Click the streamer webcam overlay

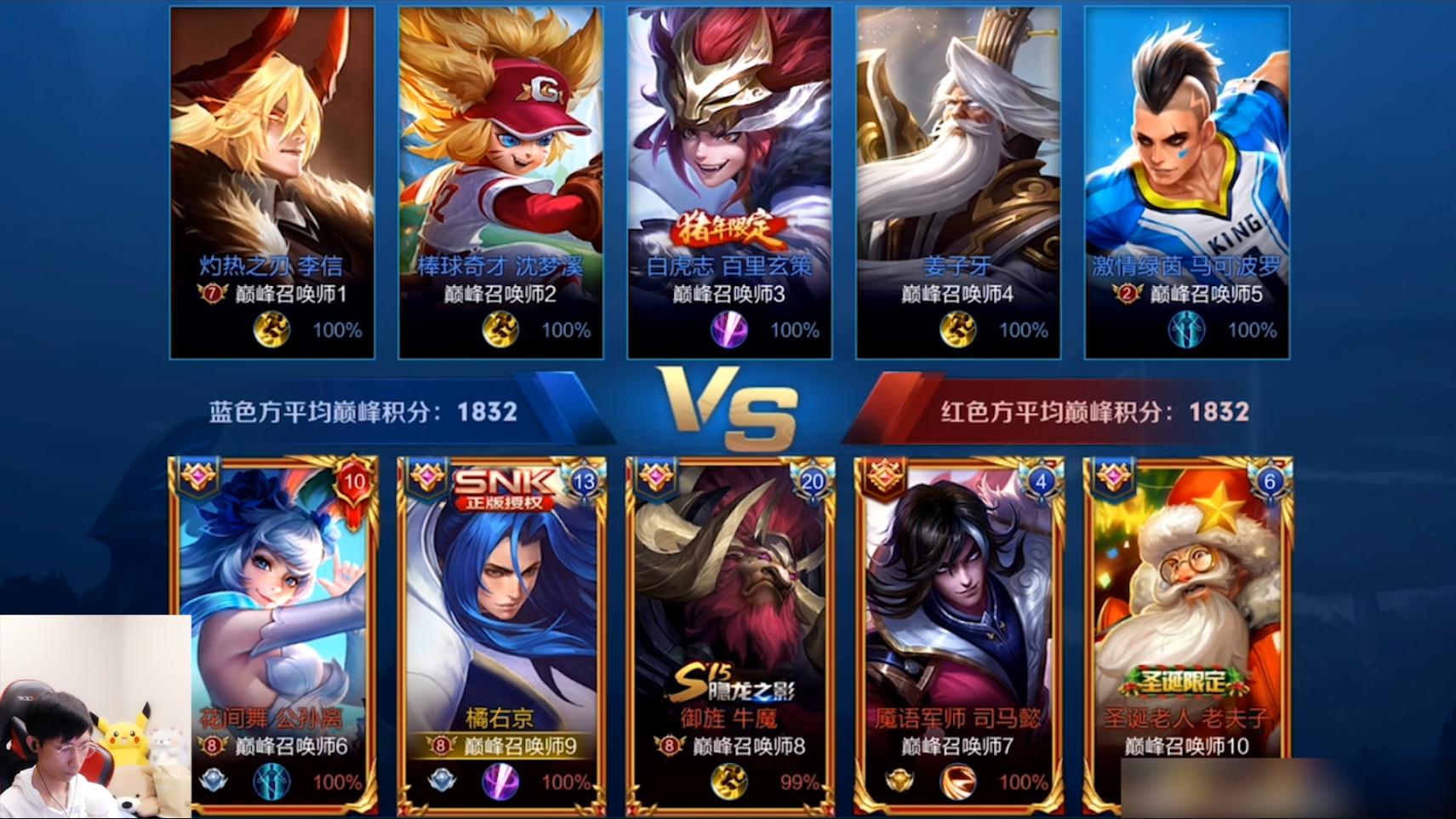click(x=95, y=717)
